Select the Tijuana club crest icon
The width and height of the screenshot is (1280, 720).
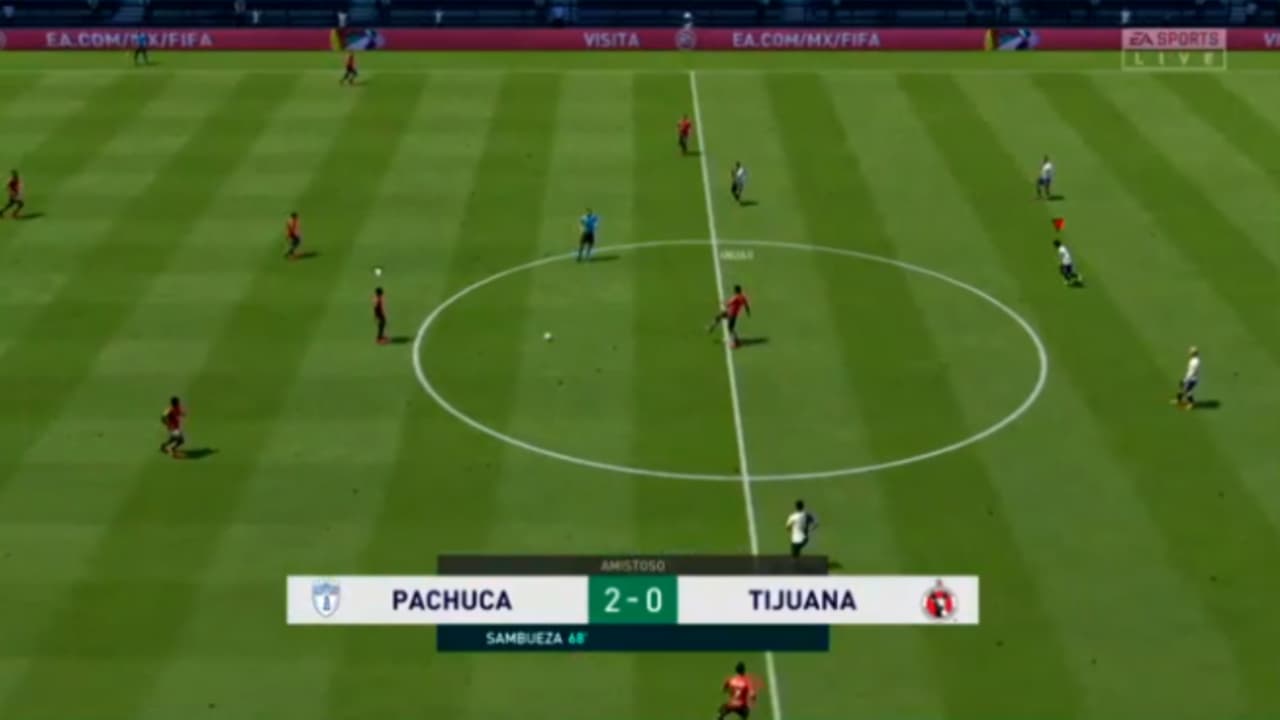[940, 600]
